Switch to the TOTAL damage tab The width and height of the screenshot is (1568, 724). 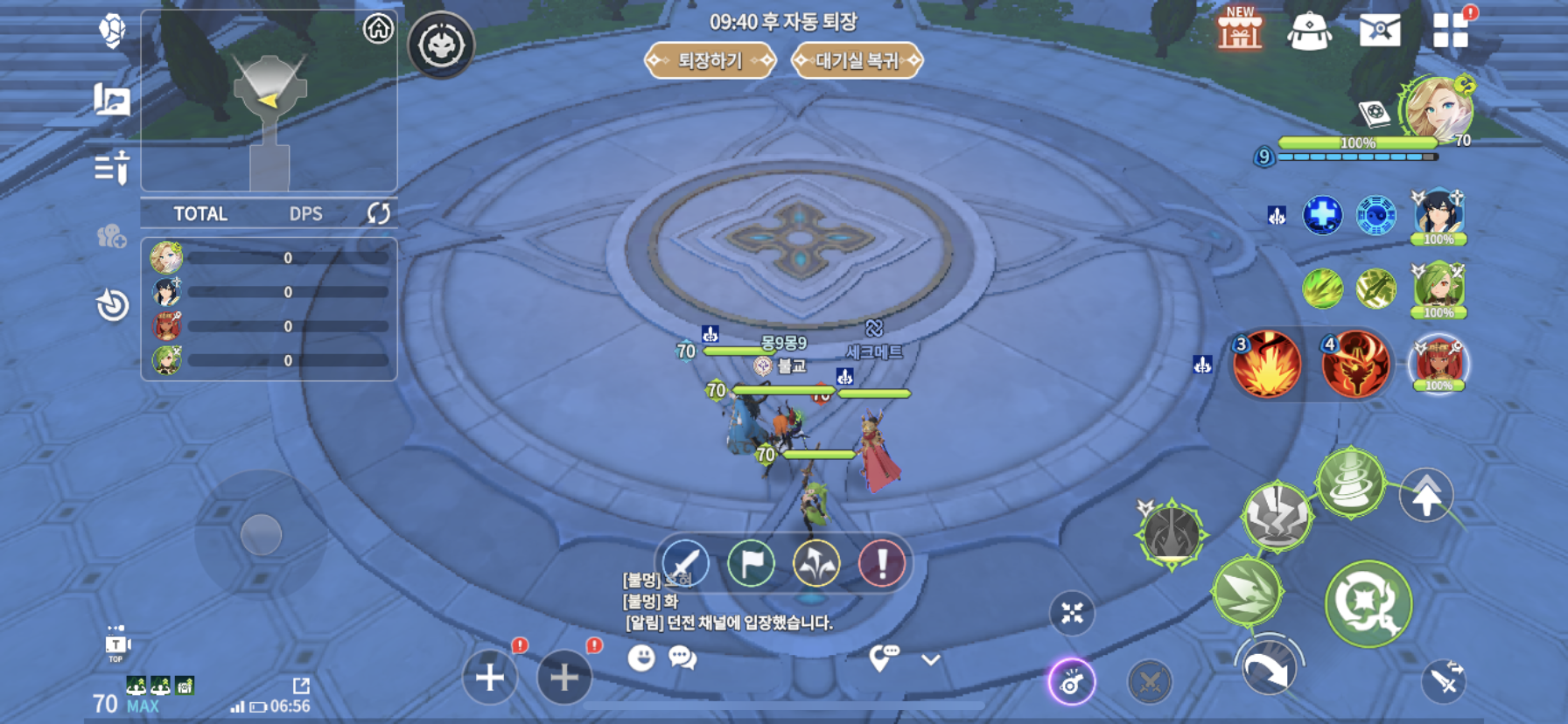click(200, 214)
